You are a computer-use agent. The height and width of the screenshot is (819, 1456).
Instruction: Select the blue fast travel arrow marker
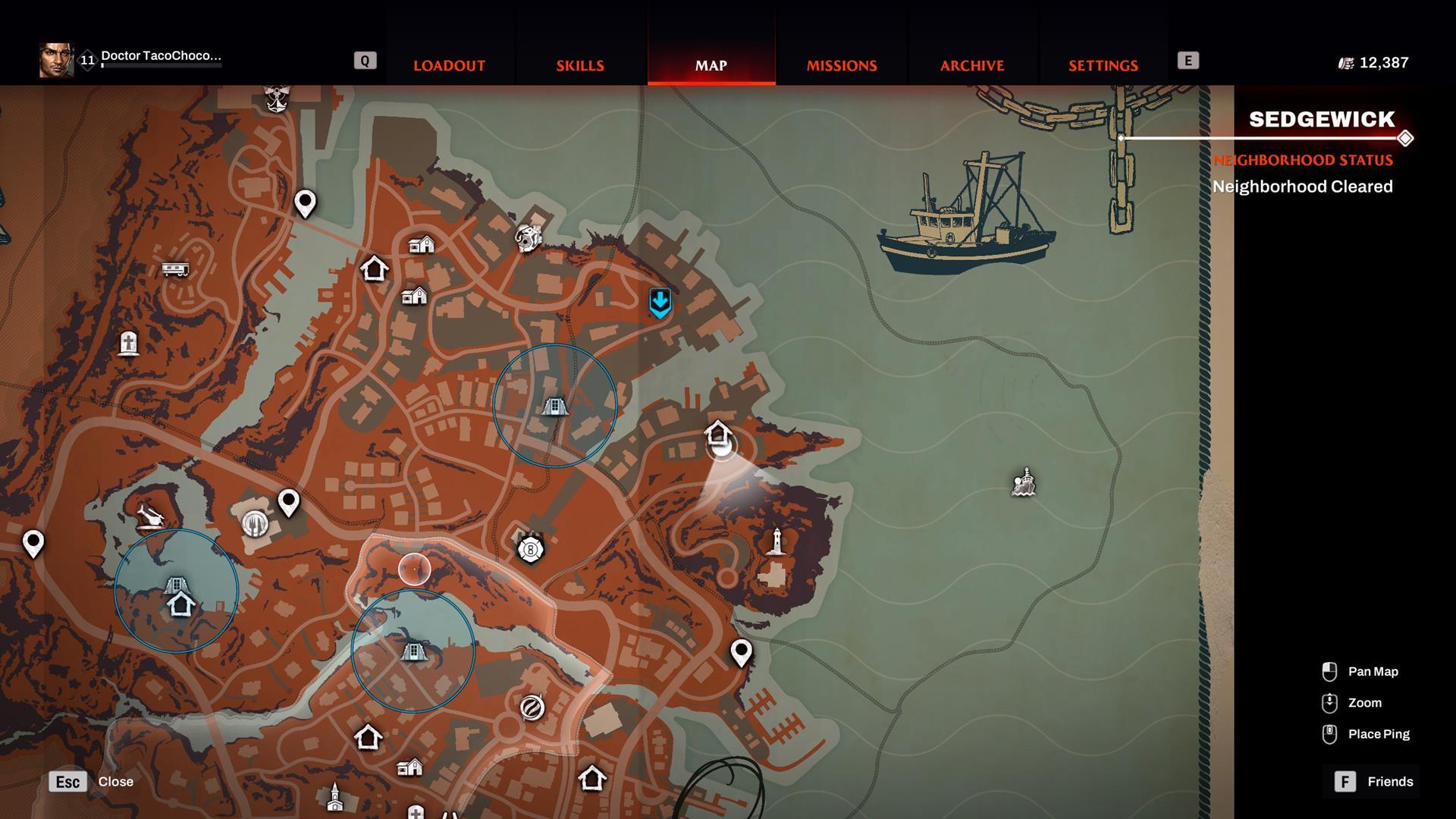coord(661,303)
